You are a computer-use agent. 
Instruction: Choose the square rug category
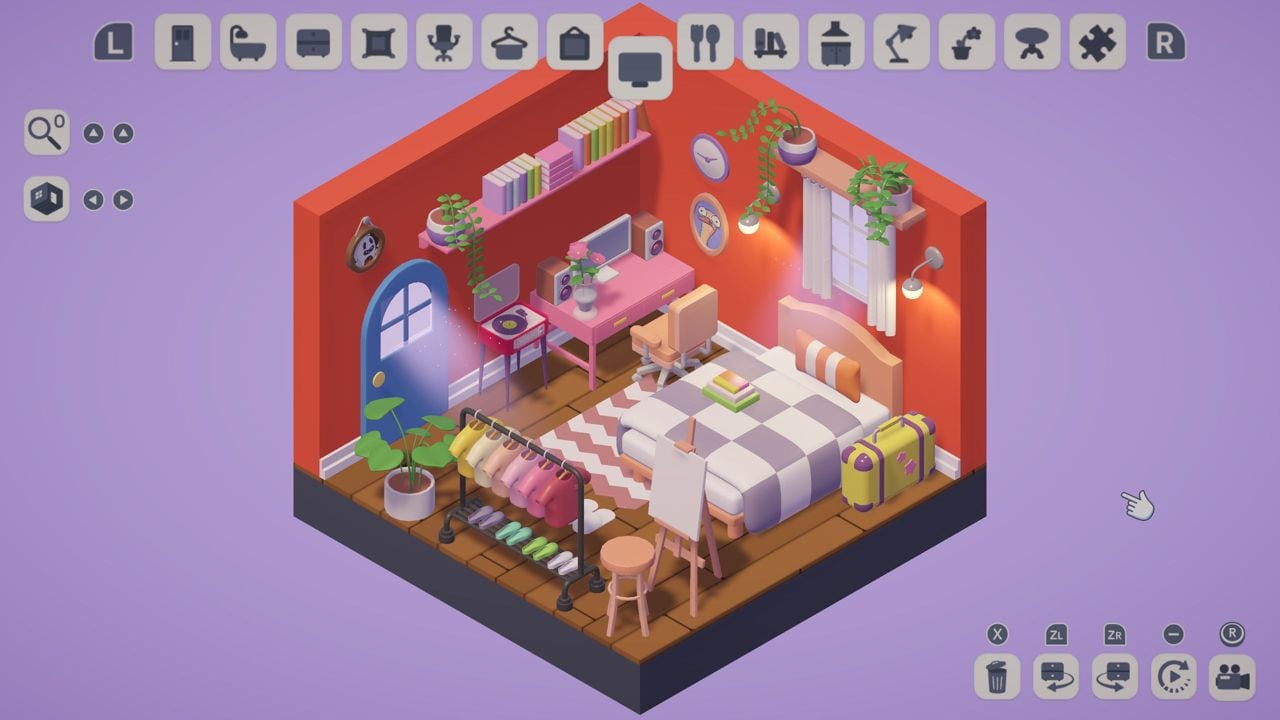pyautogui.click(x=378, y=42)
